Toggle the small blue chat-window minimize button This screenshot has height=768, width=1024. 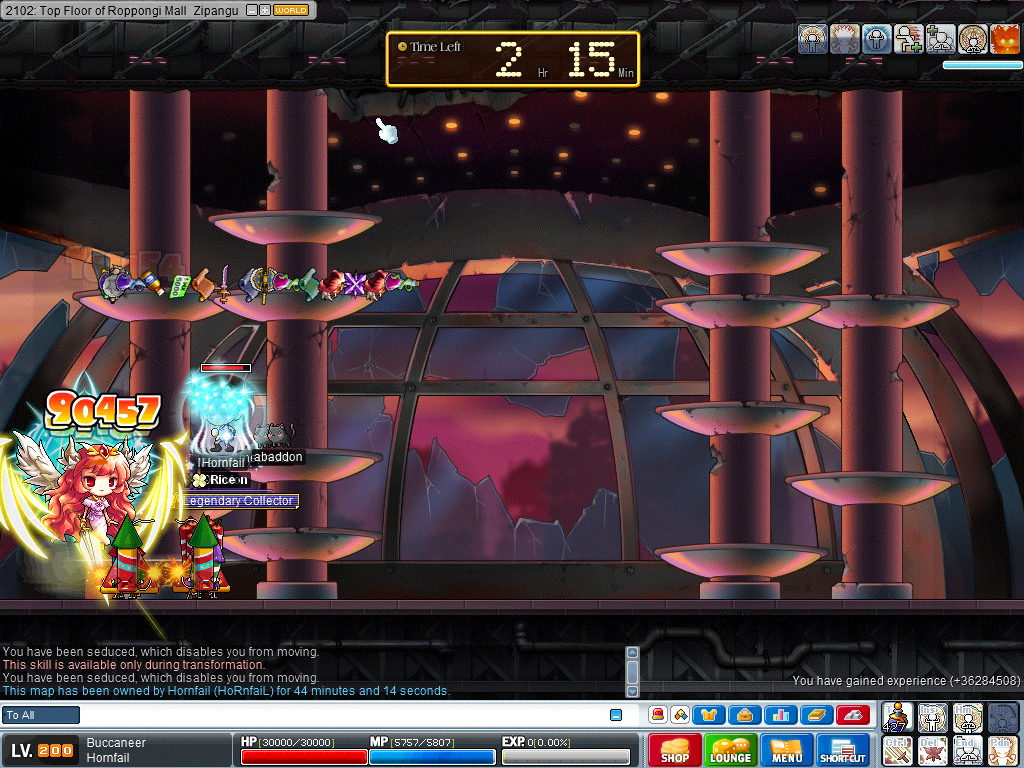(x=616, y=715)
